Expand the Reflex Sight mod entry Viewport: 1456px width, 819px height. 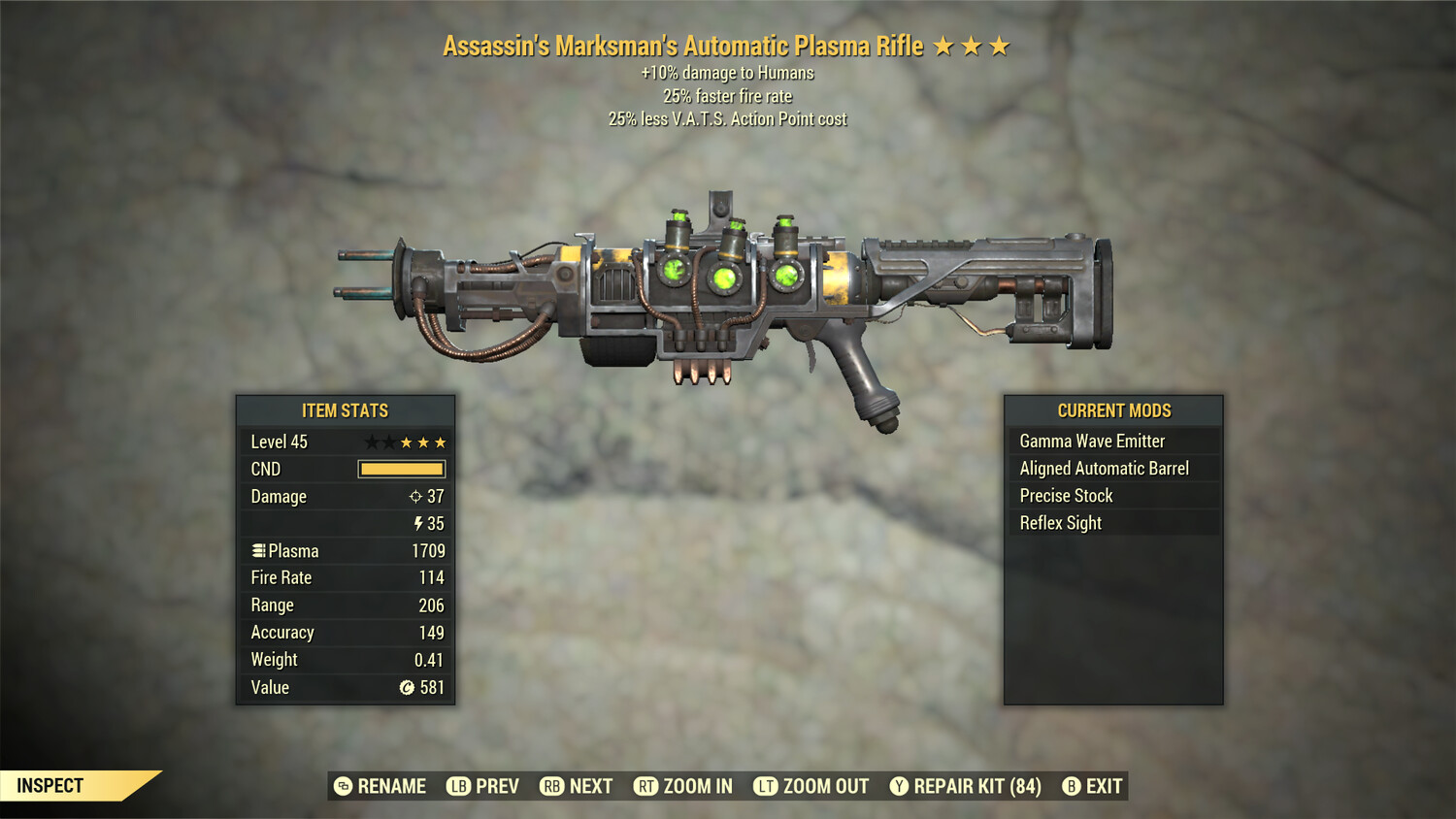1059,522
